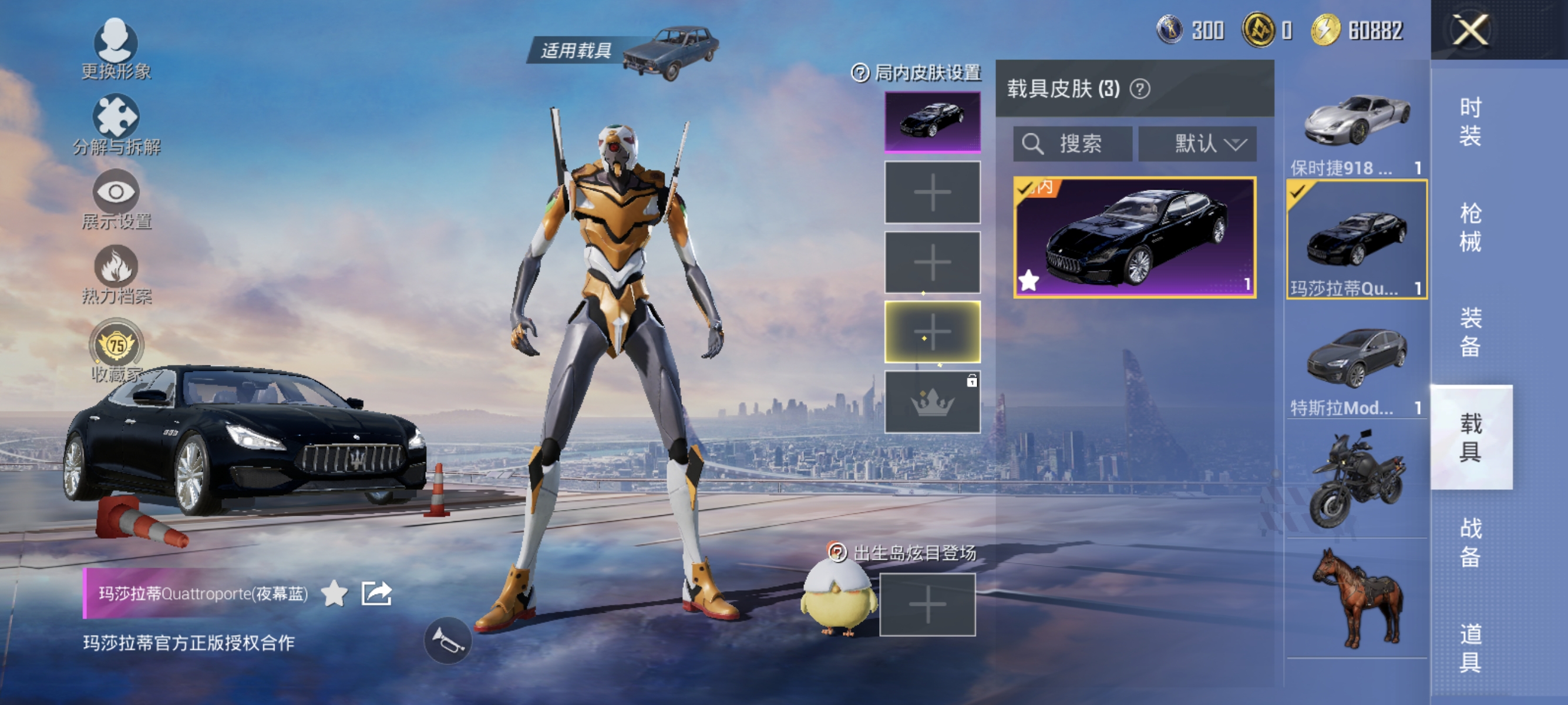
Task: Switch to the 装备 tab
Action: [x=1471, y=332]
